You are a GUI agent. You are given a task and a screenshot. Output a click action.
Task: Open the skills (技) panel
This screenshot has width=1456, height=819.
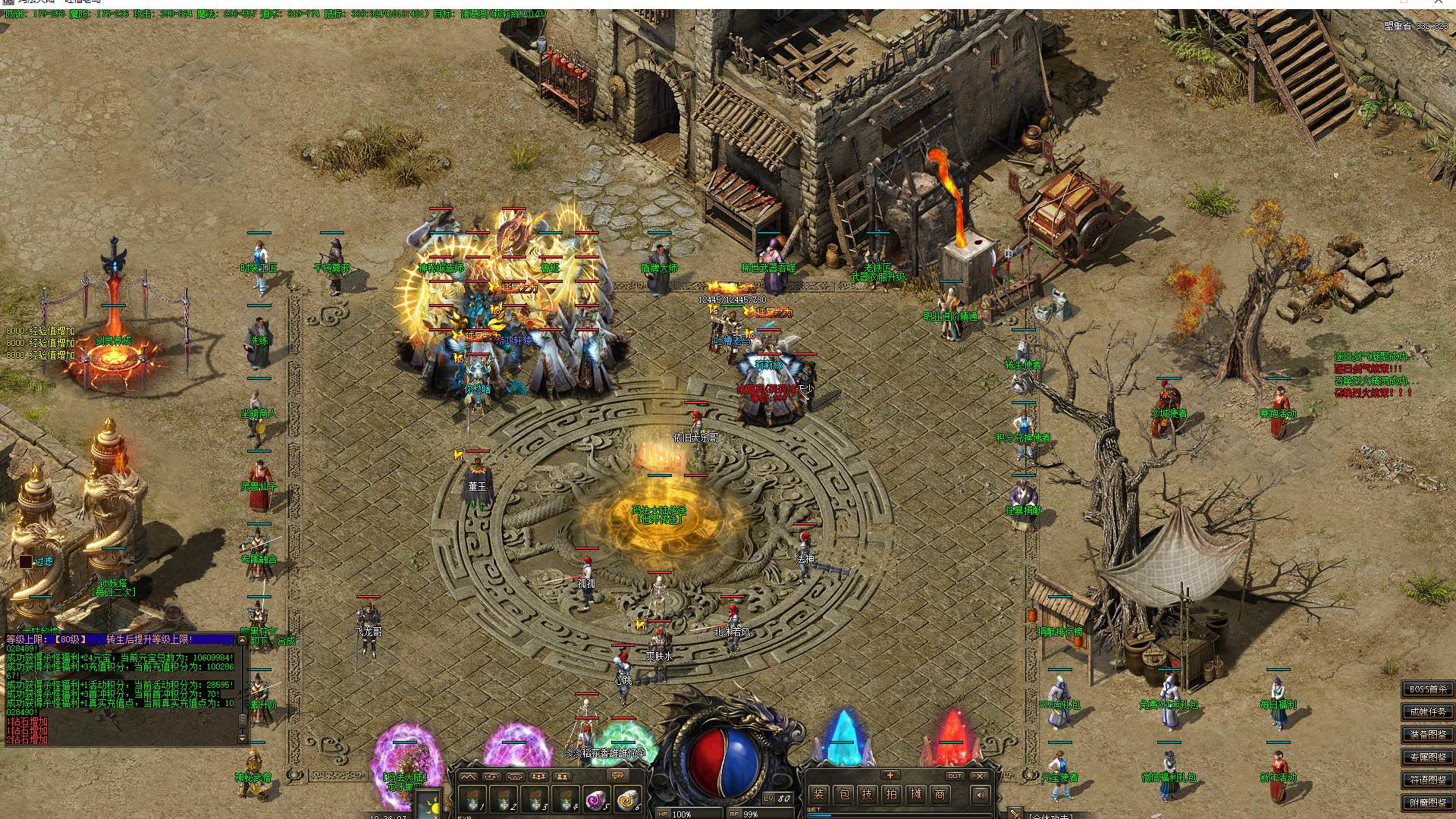click(x=868, y=794)
